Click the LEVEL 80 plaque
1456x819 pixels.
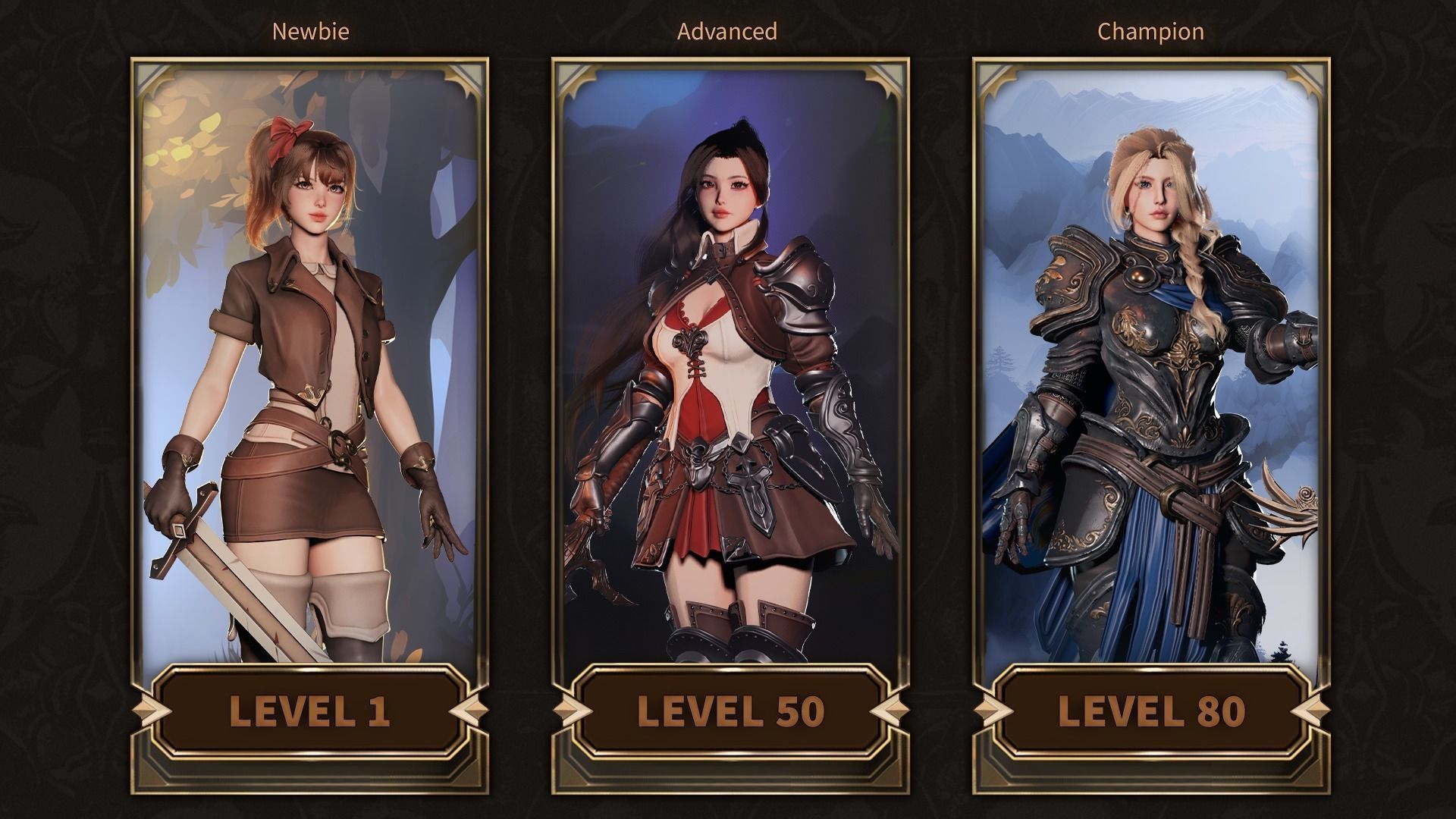pos(1150,711)
